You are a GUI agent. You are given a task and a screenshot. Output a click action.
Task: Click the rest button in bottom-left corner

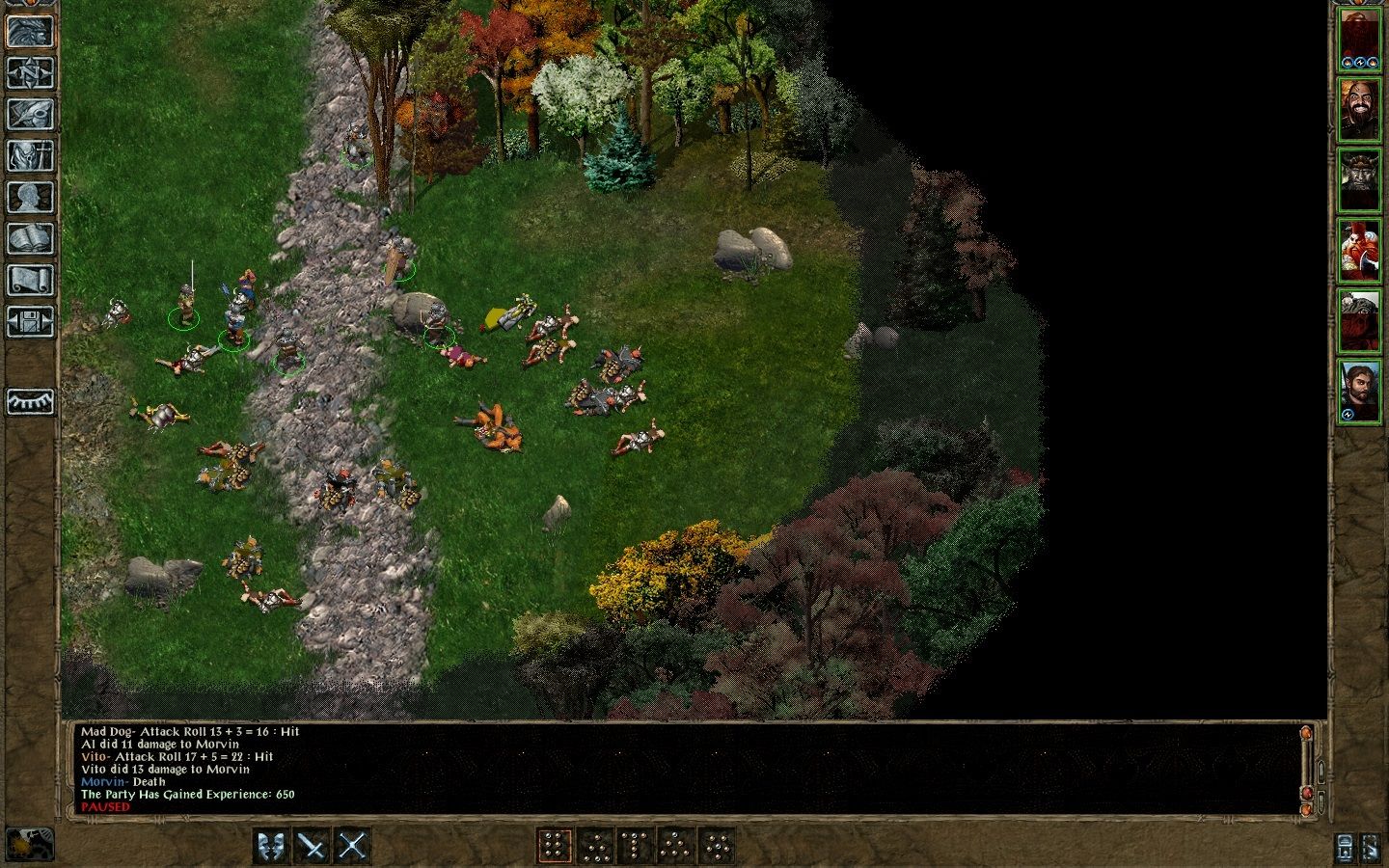(x=30, y=844)
